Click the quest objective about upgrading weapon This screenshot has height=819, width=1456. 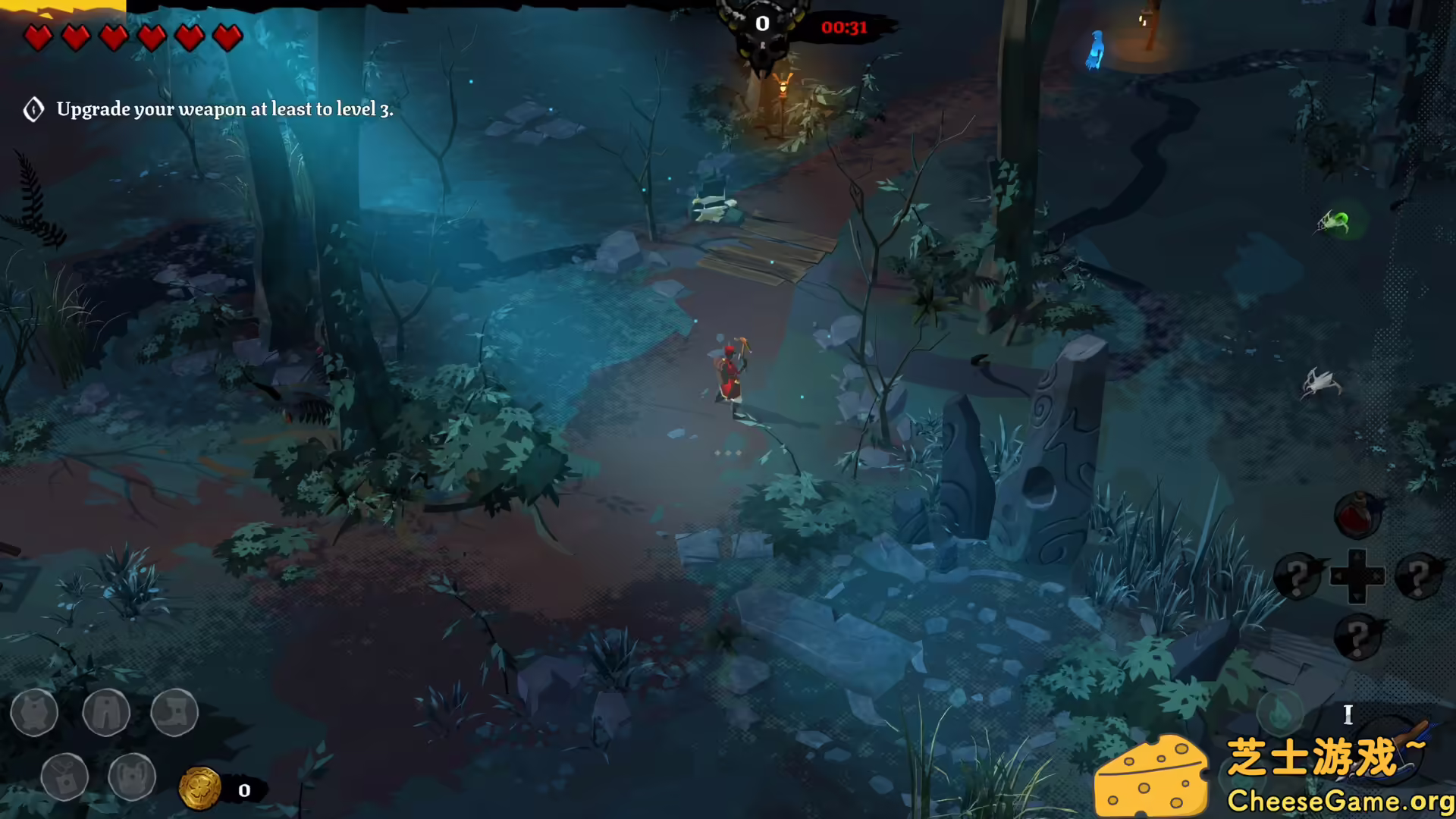[x=225, y=109]
